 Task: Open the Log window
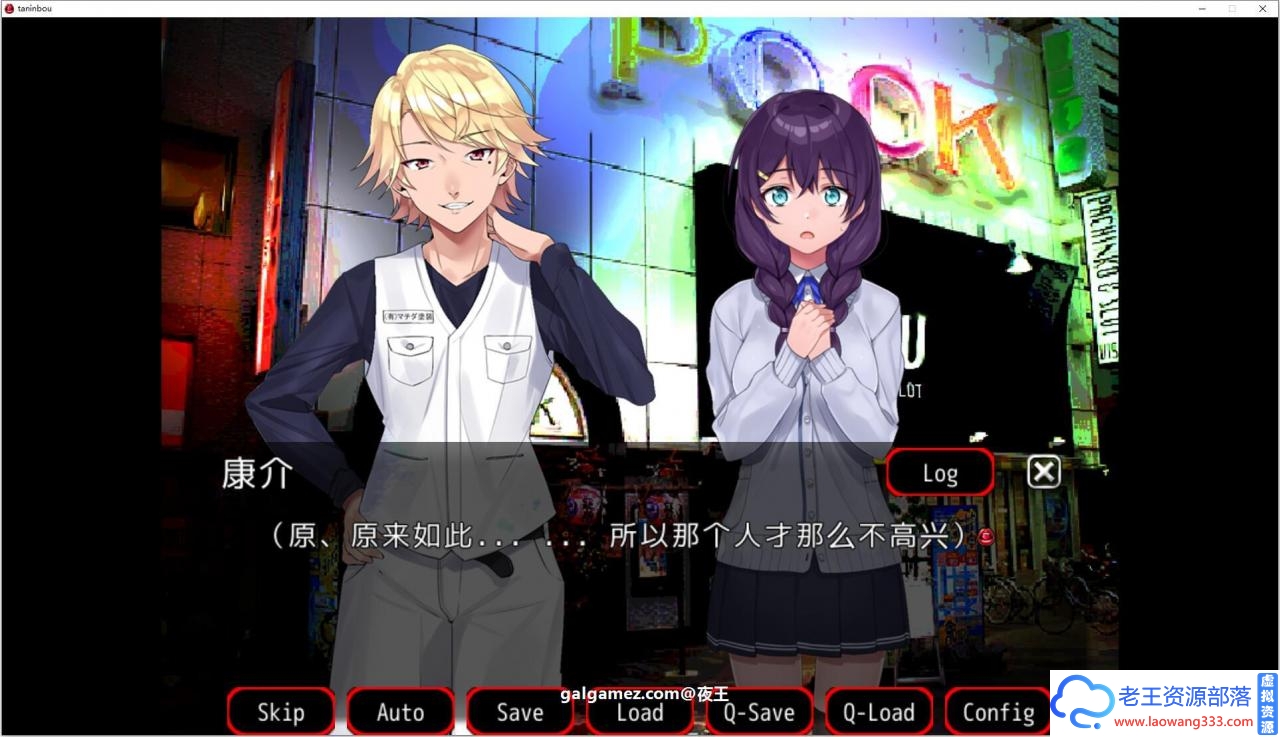click(938, 471)
